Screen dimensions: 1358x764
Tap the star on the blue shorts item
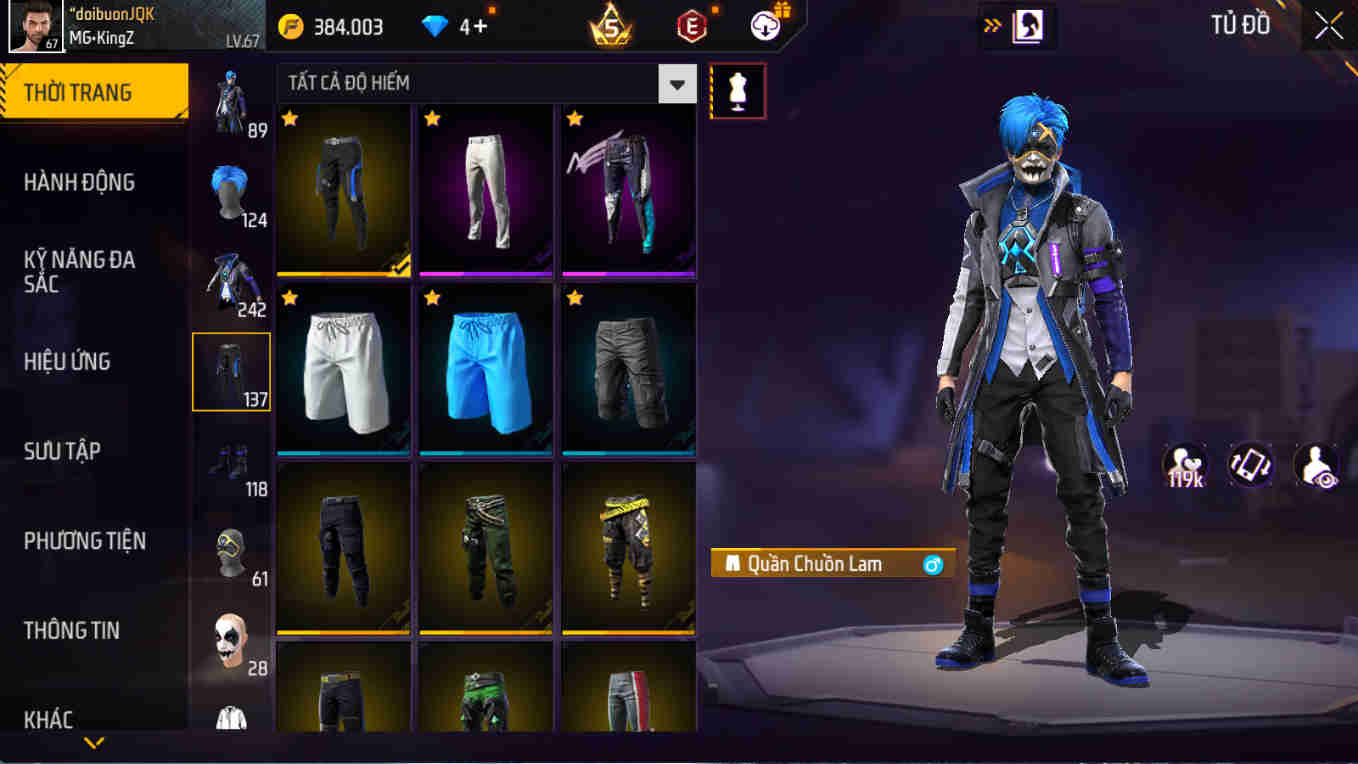click(x=431, y=296)
